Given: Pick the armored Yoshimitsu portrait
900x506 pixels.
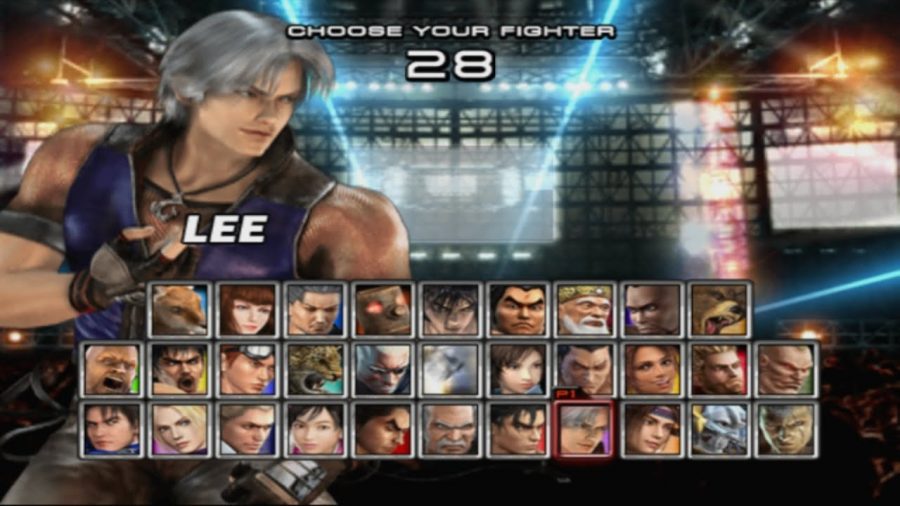Looking at the screenshot, I should click(719, 430).
